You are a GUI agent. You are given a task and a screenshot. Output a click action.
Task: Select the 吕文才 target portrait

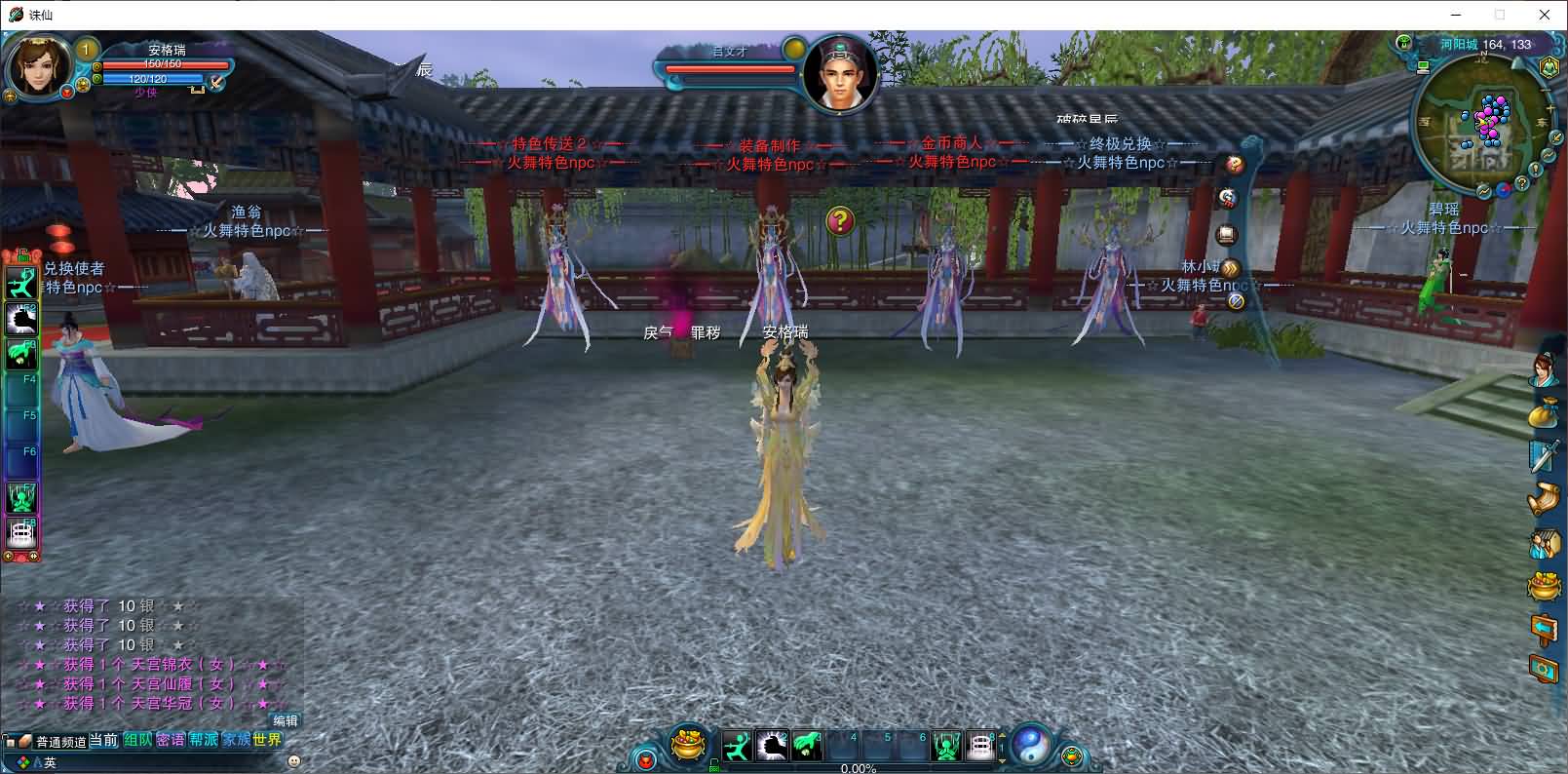840,73
